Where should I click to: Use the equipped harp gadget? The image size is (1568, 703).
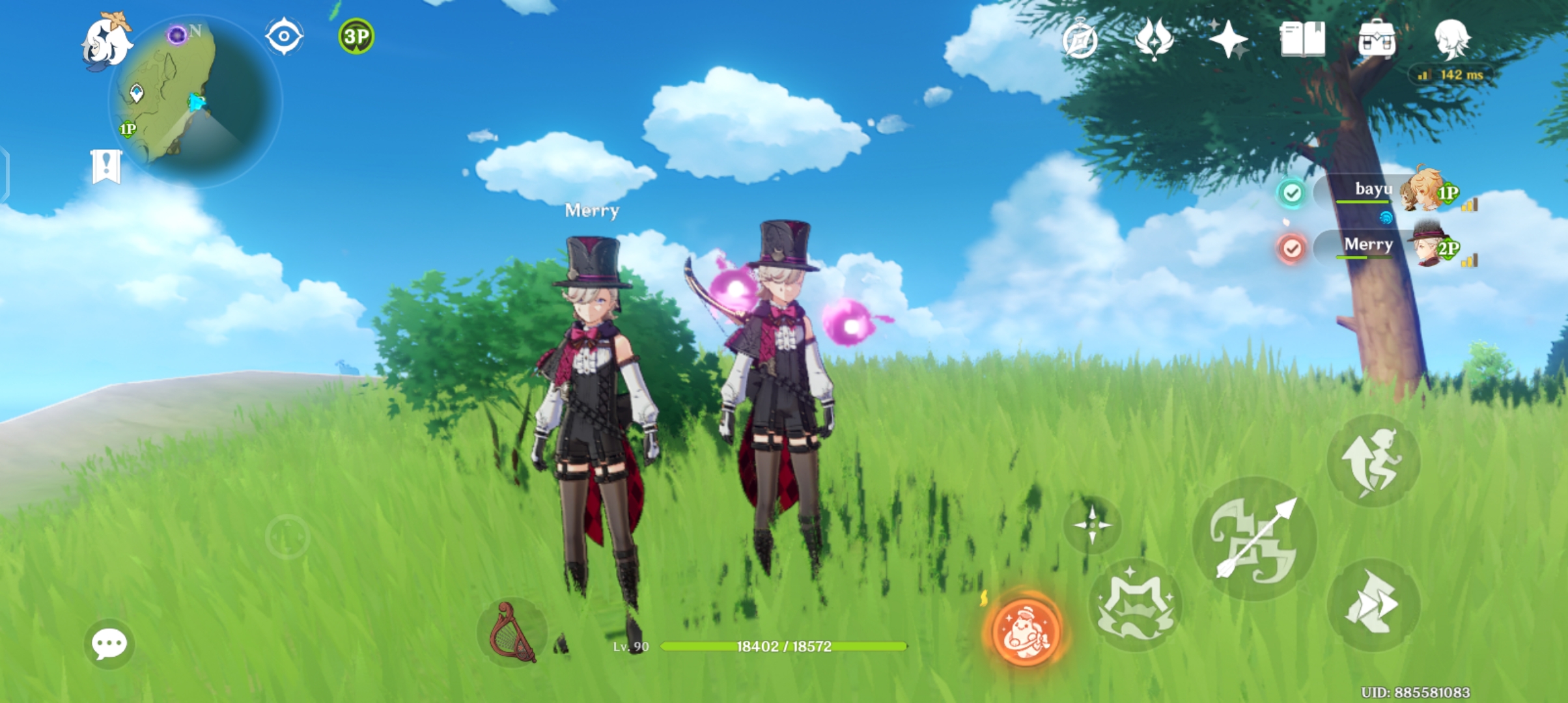[x=514, y=630]
